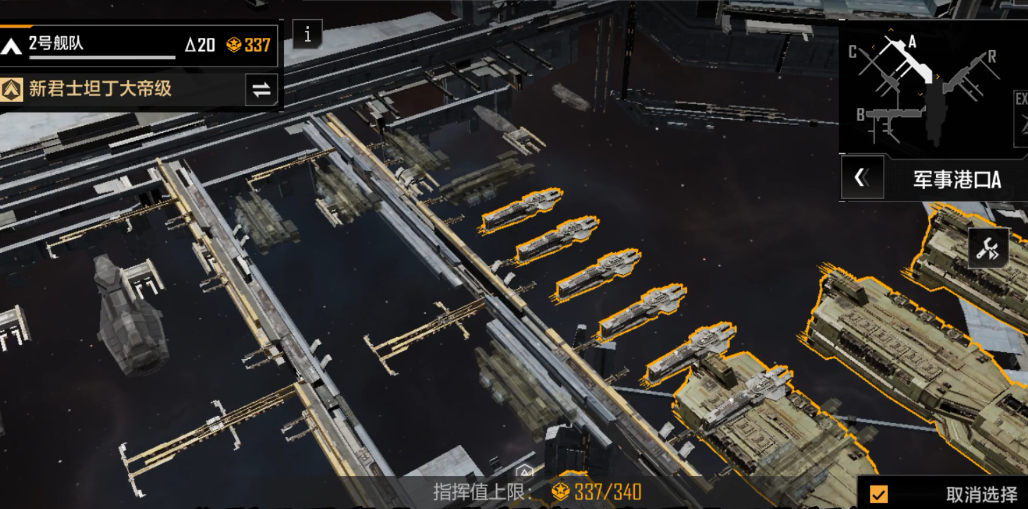Toggle the 取消选择 checkbox
This screenshot has height=509, width=1028.
click(879, 494)
